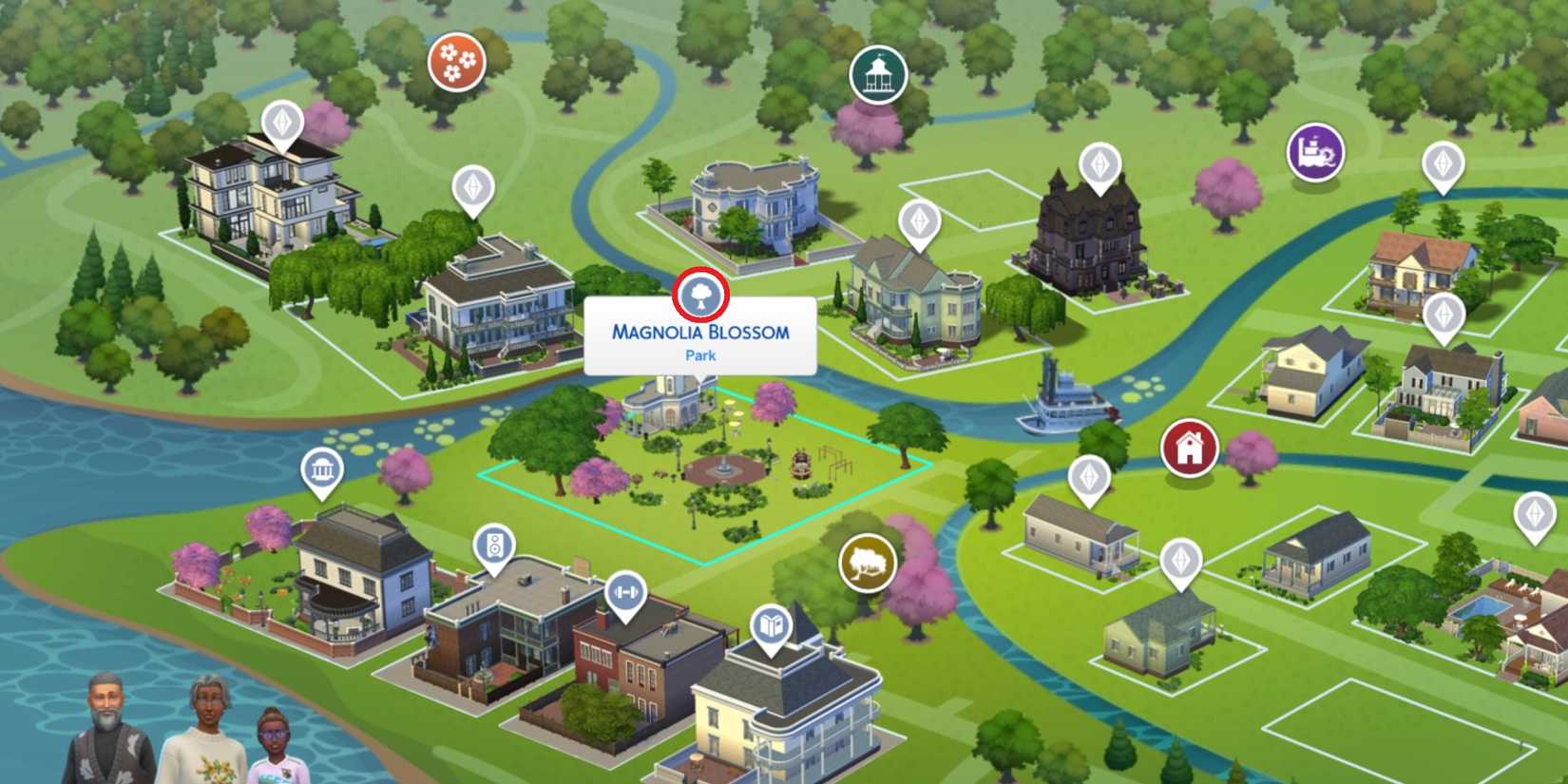Click the red home household icon

coord(1188,447)
